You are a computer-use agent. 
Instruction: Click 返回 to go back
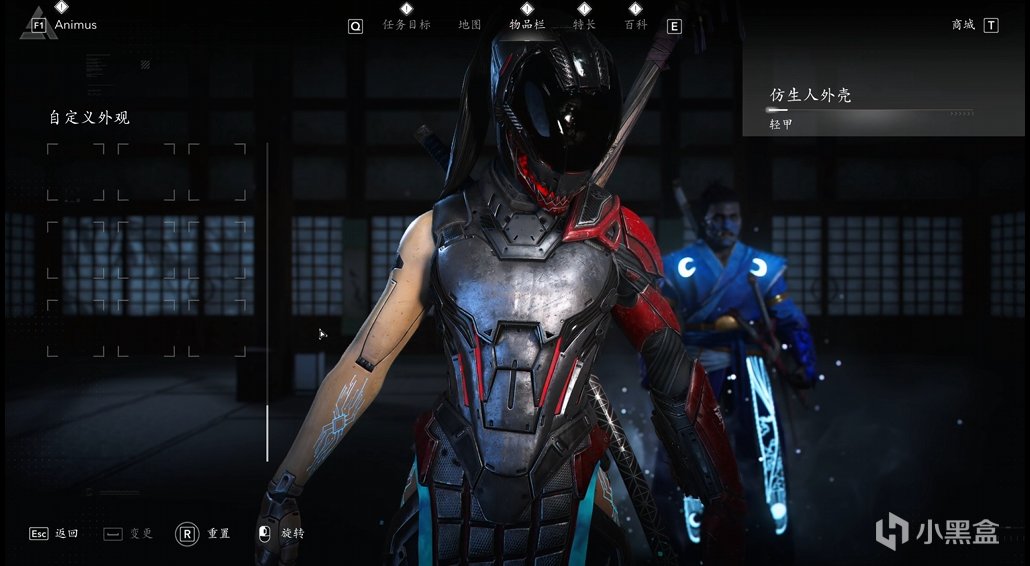(66, 534)
